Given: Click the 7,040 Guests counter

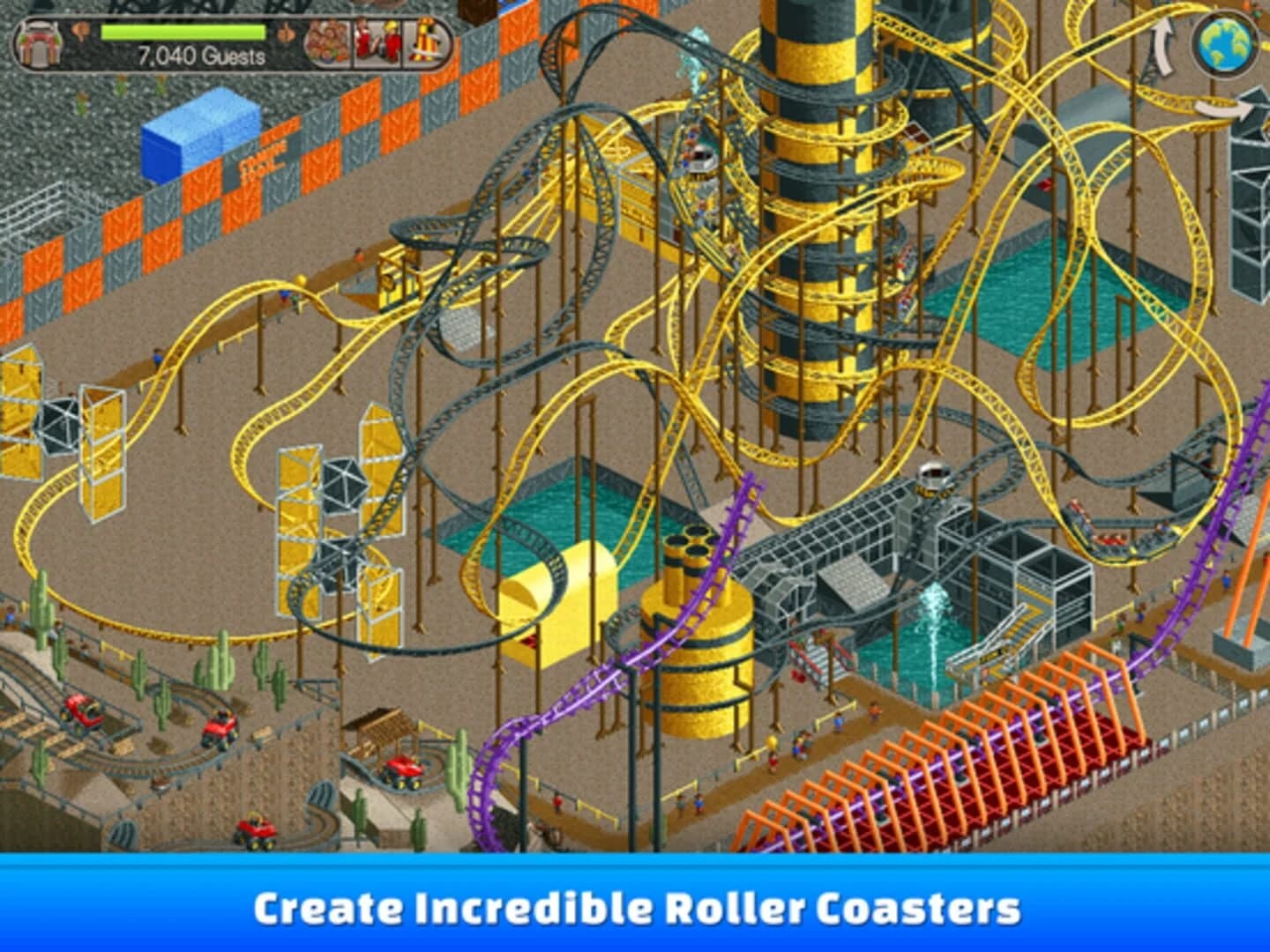Looking at the screenshot, I should pos(201,55).
